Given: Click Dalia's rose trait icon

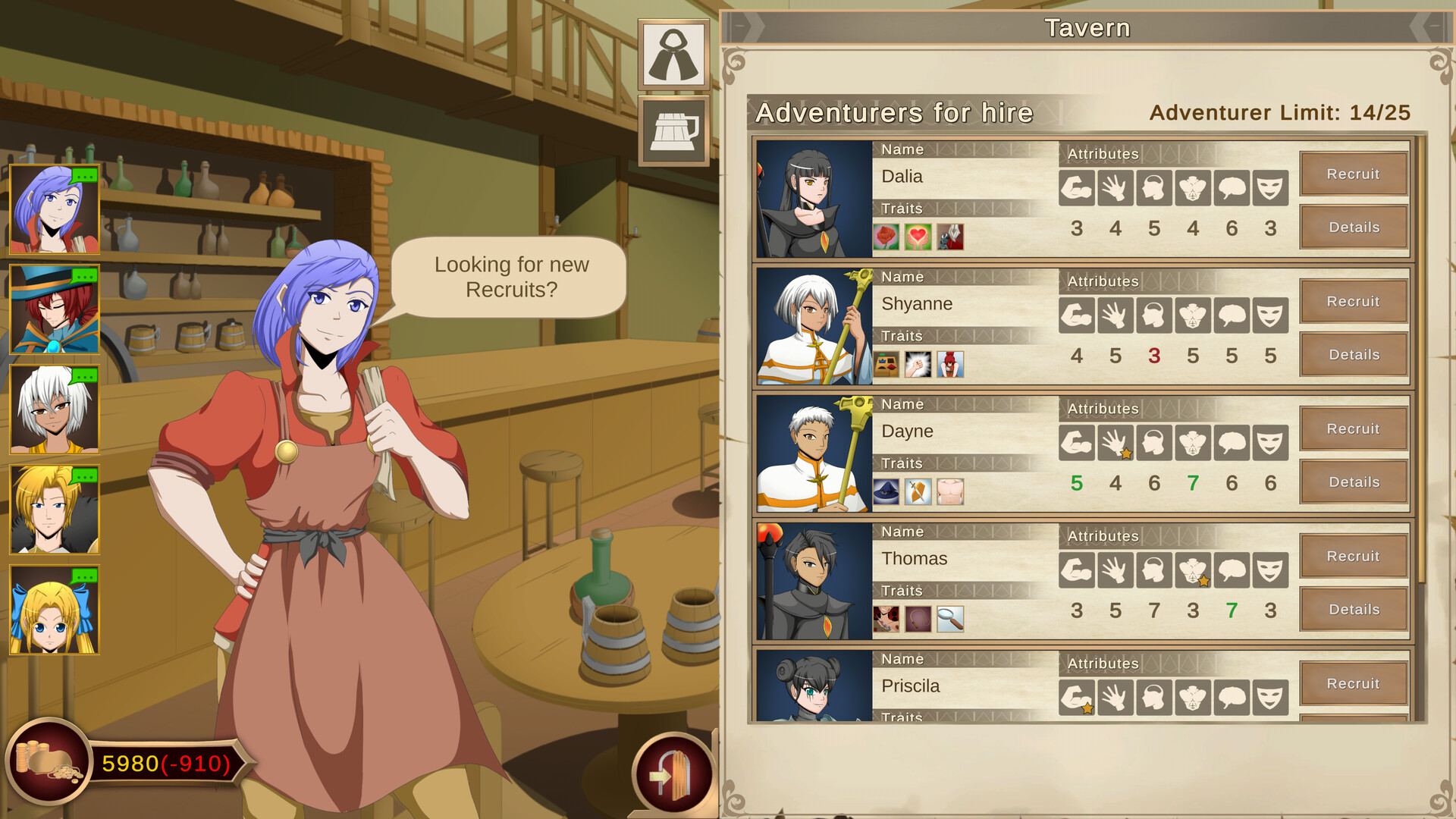Looking at the screenshot, I should 886,237.
